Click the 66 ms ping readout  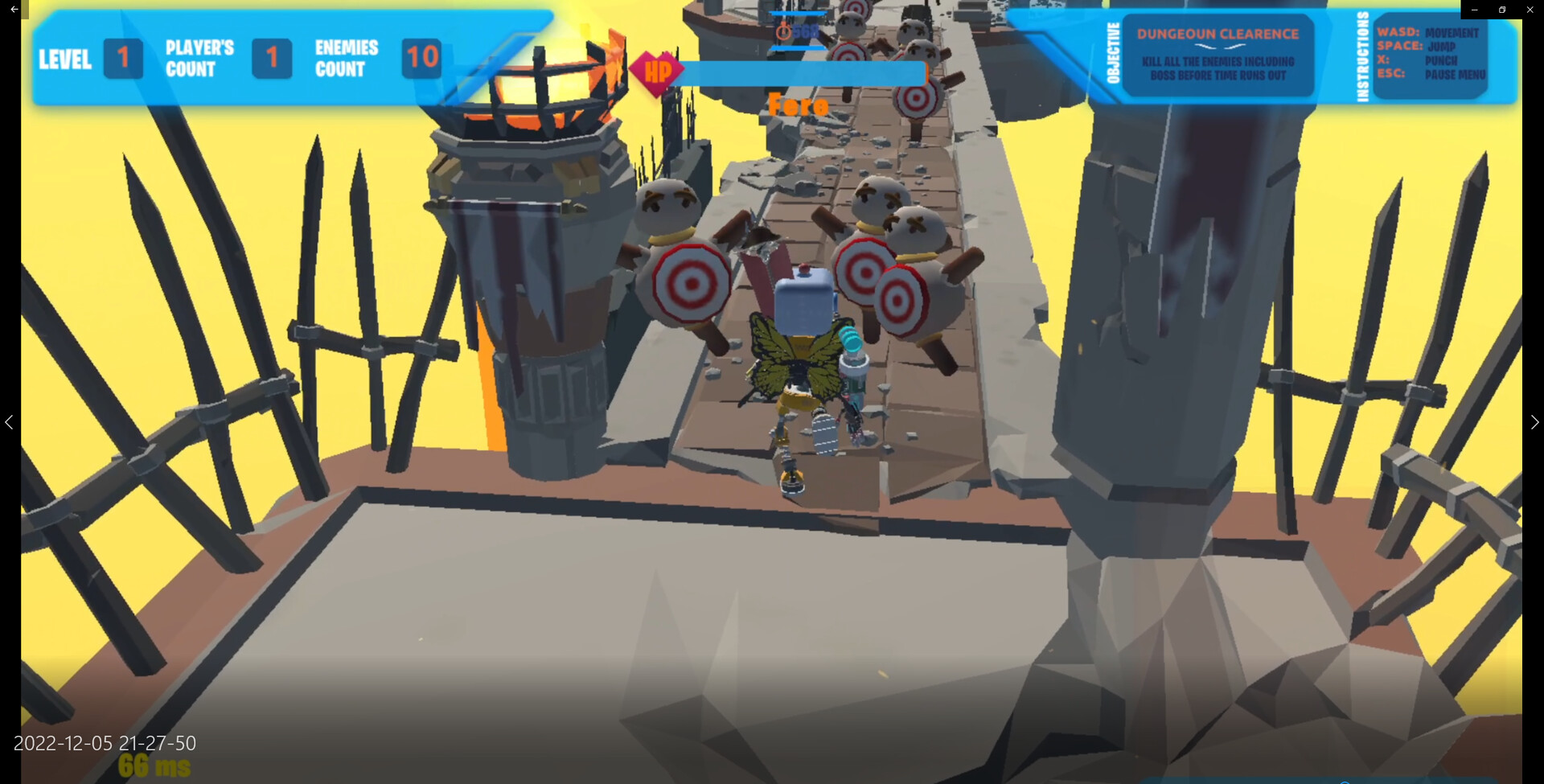click(x=153, y=766)
